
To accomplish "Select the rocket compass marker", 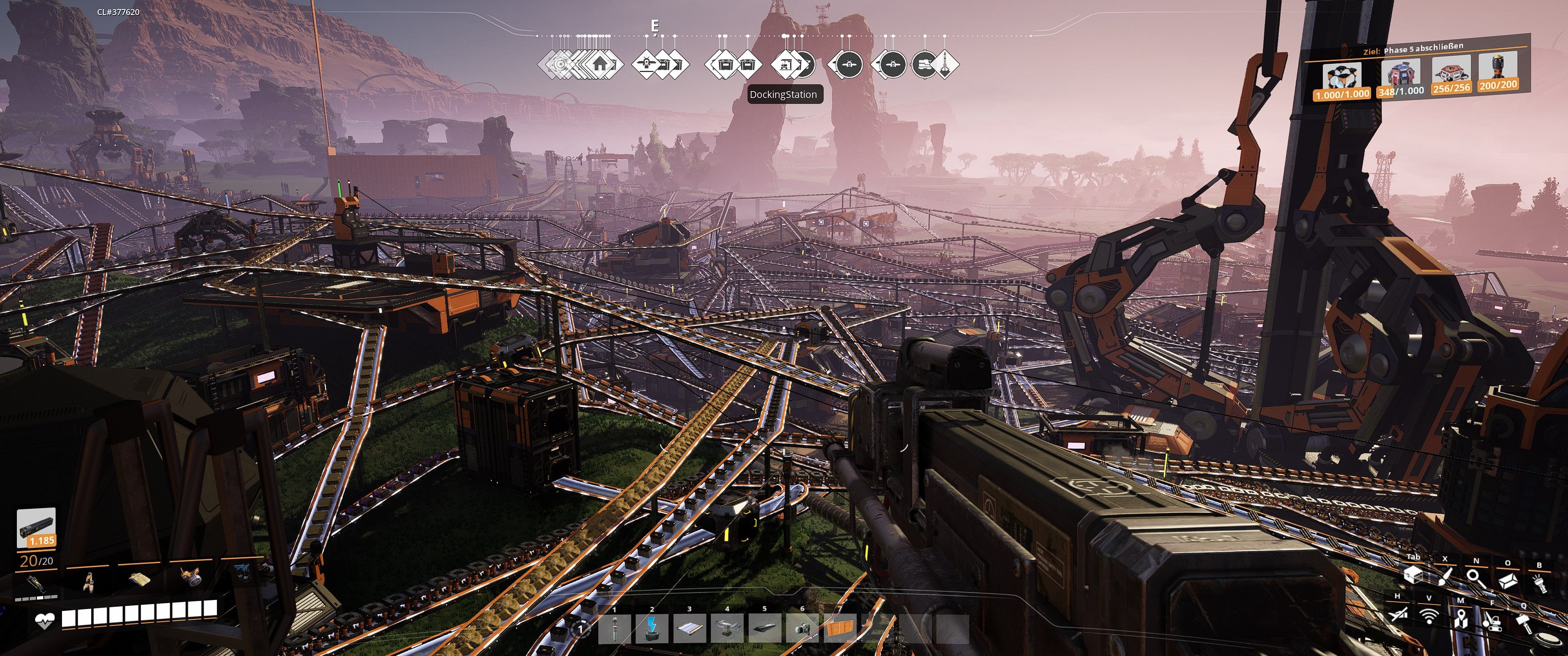I will pyautogui.click(x=943, y=64).
